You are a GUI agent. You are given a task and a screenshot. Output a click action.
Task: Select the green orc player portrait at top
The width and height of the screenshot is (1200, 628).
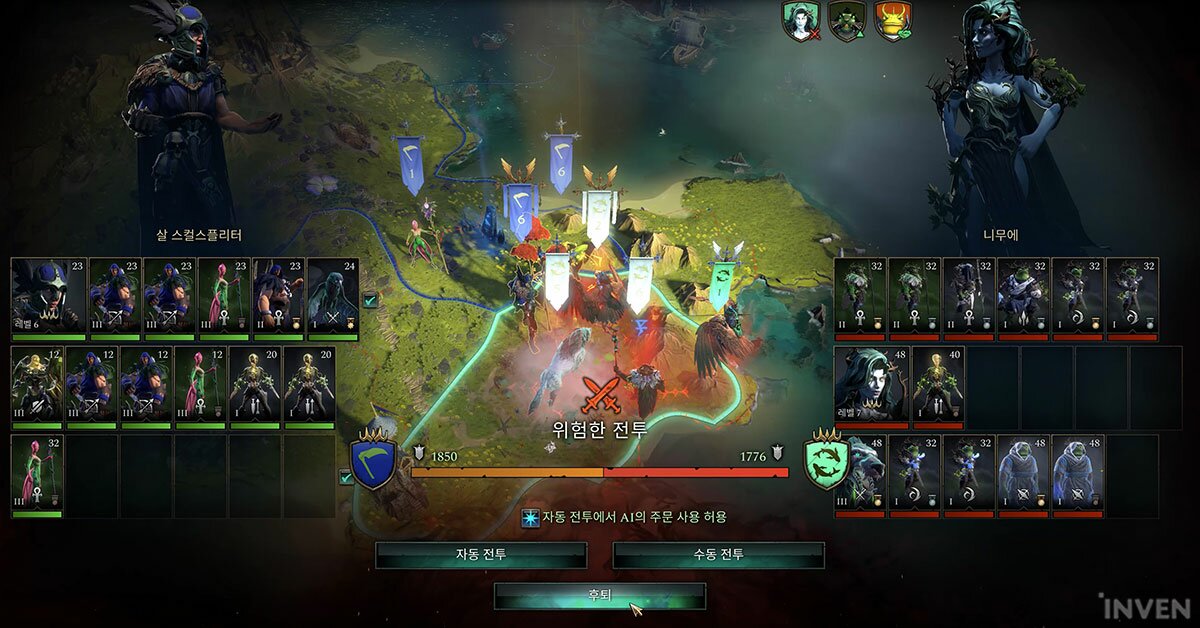click(847, 21)
